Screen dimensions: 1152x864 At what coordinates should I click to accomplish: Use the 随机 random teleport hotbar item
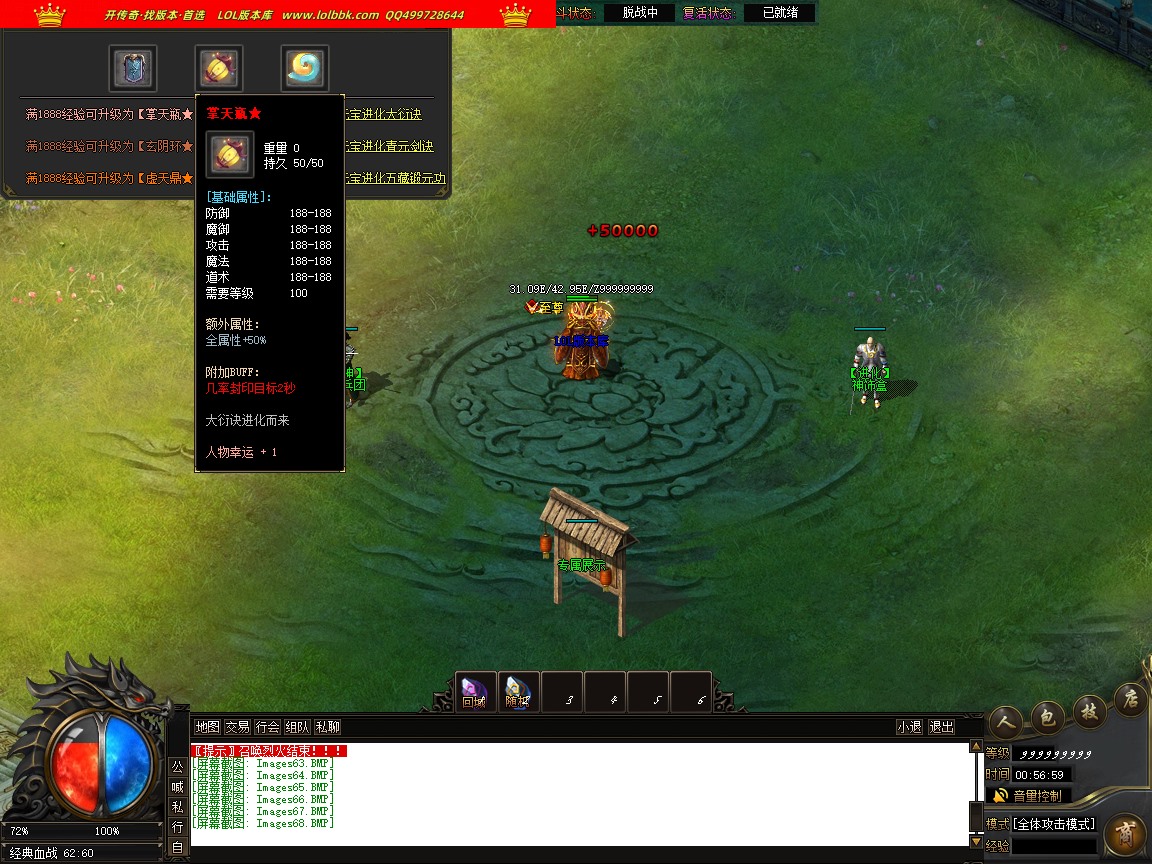[x=517, y=691]
